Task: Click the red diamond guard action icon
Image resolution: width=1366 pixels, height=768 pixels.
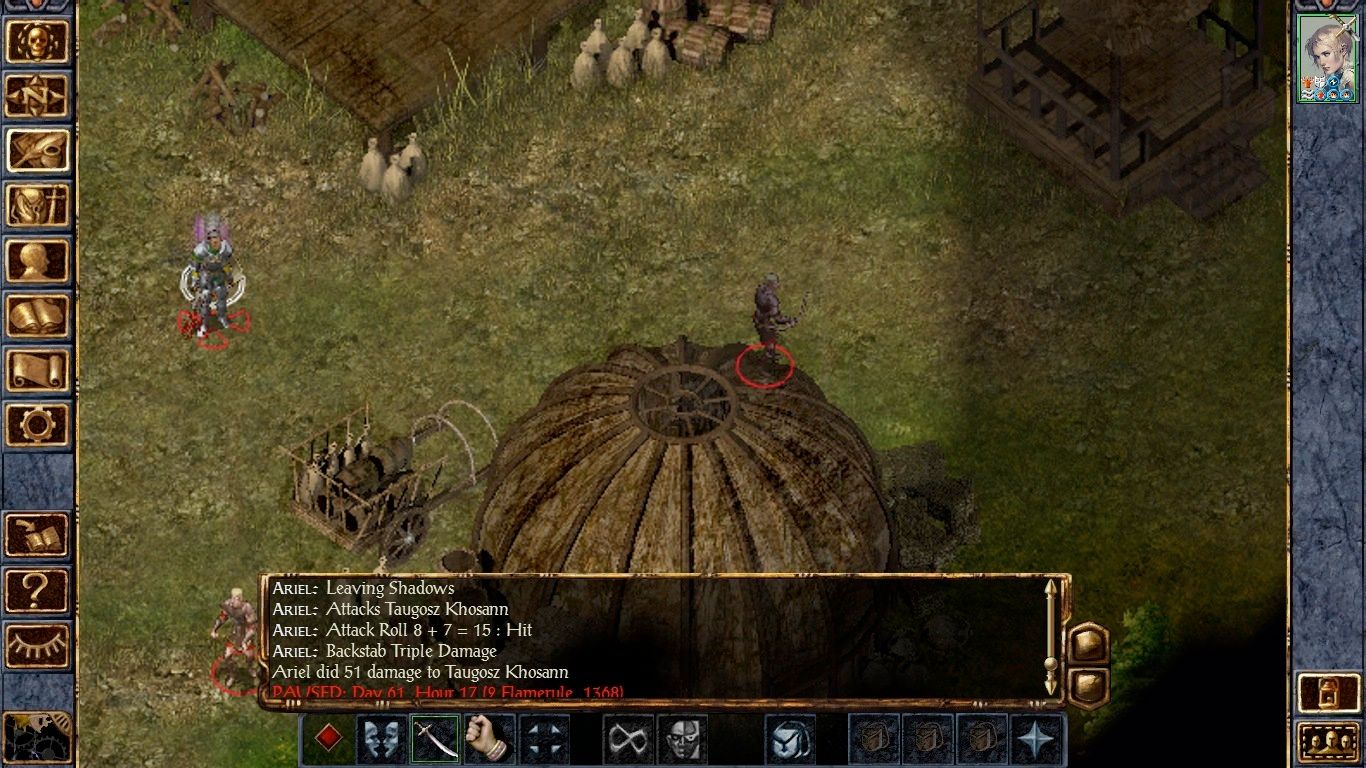Action: tap(329, 738)
